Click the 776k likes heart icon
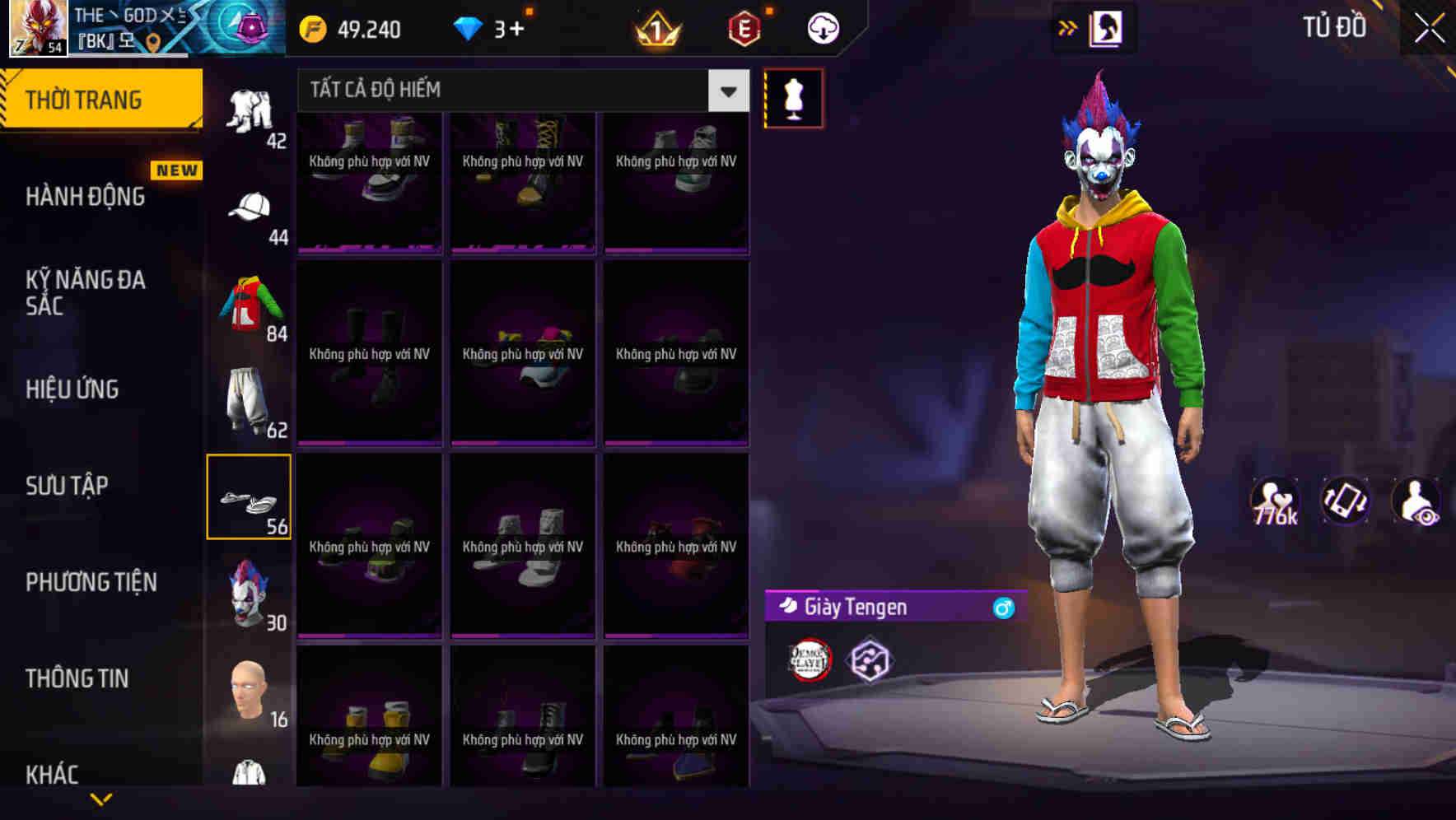 [x=1274, y=501]
